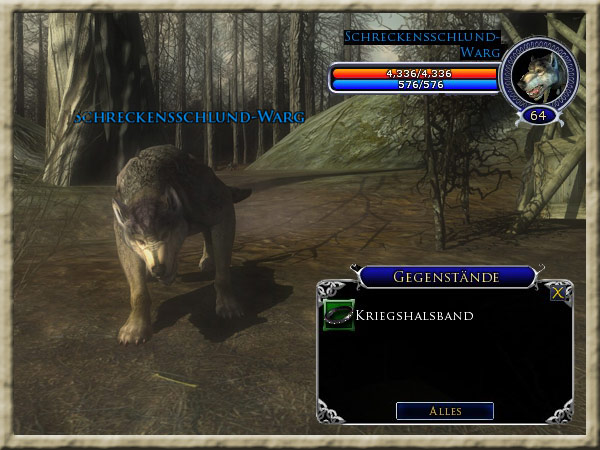600x450 pixels.
Task: Take all loot with the Alles button
Action: coord(444,411)
